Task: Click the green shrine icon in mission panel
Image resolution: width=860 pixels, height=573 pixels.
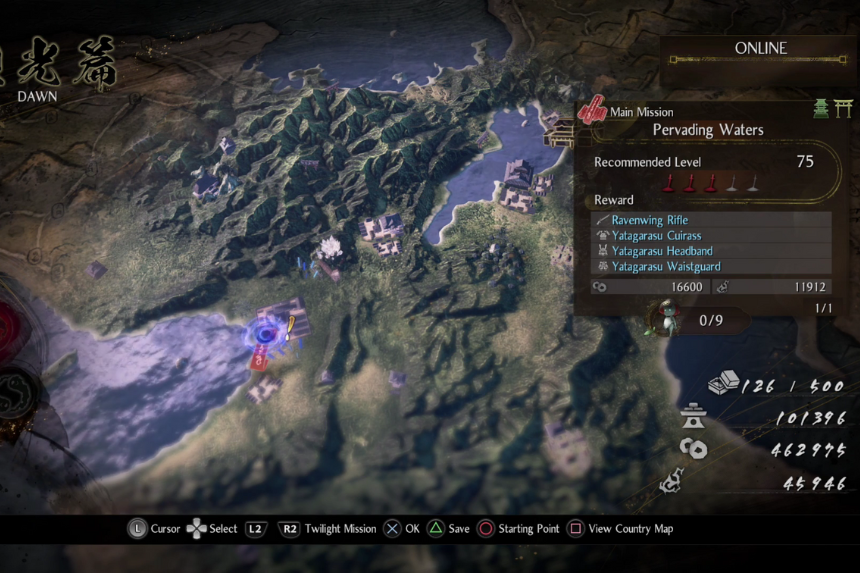Action: coord(821,109)
